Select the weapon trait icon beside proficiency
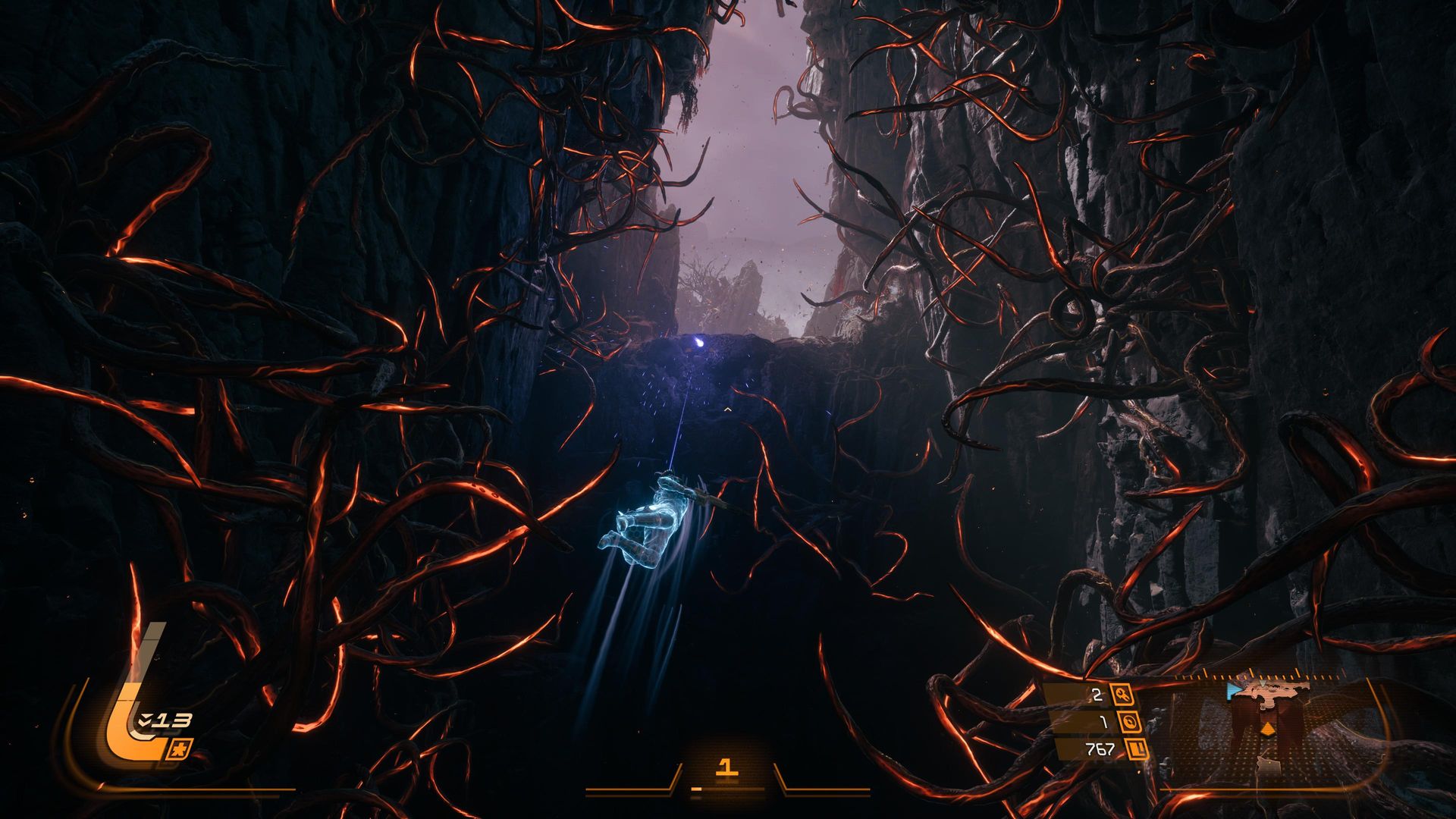 (x=184, y=747)
